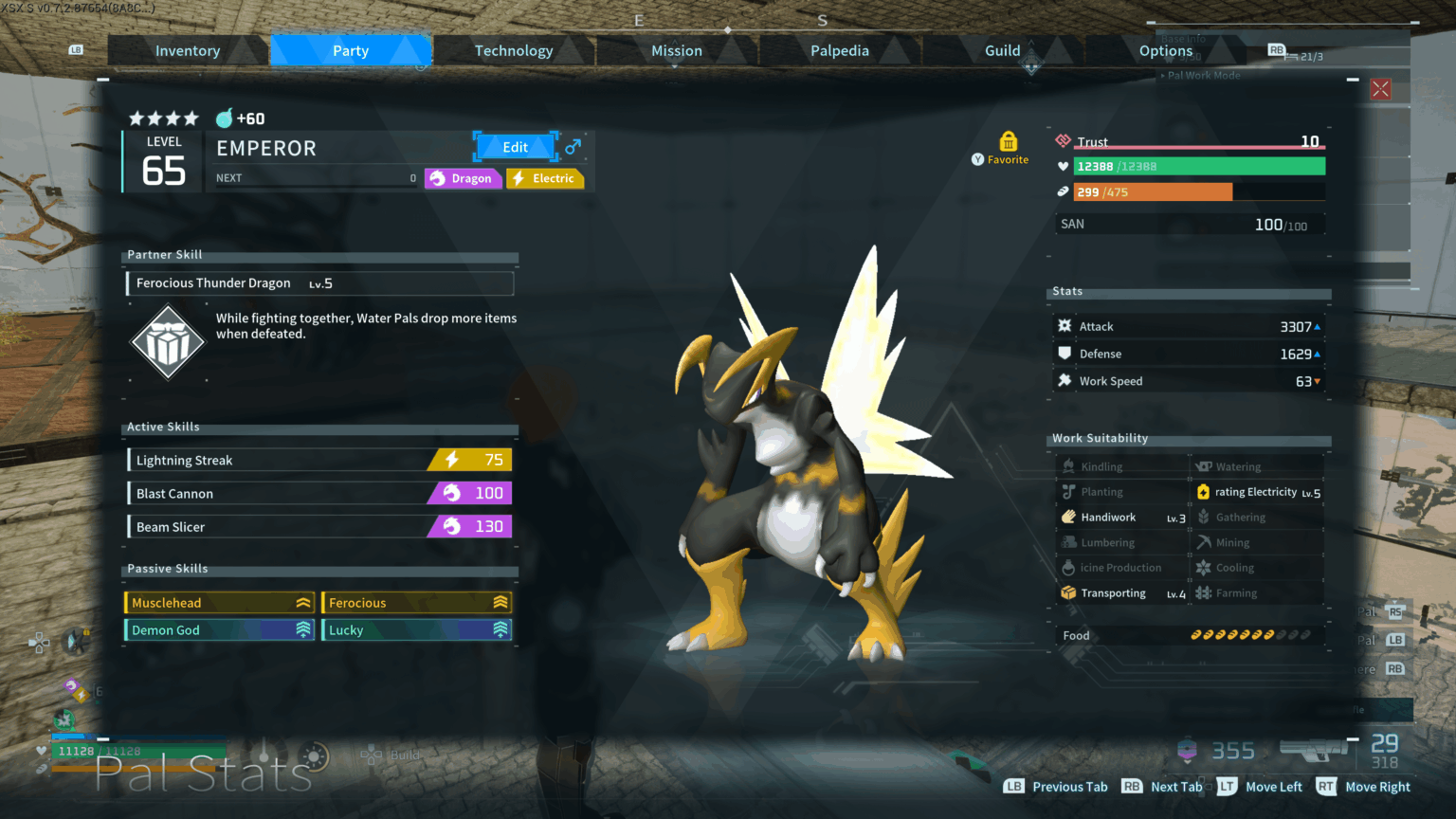Select the Ferocious passive skill
Viewport: 1456px width, 819px height.
pos(417,603)
